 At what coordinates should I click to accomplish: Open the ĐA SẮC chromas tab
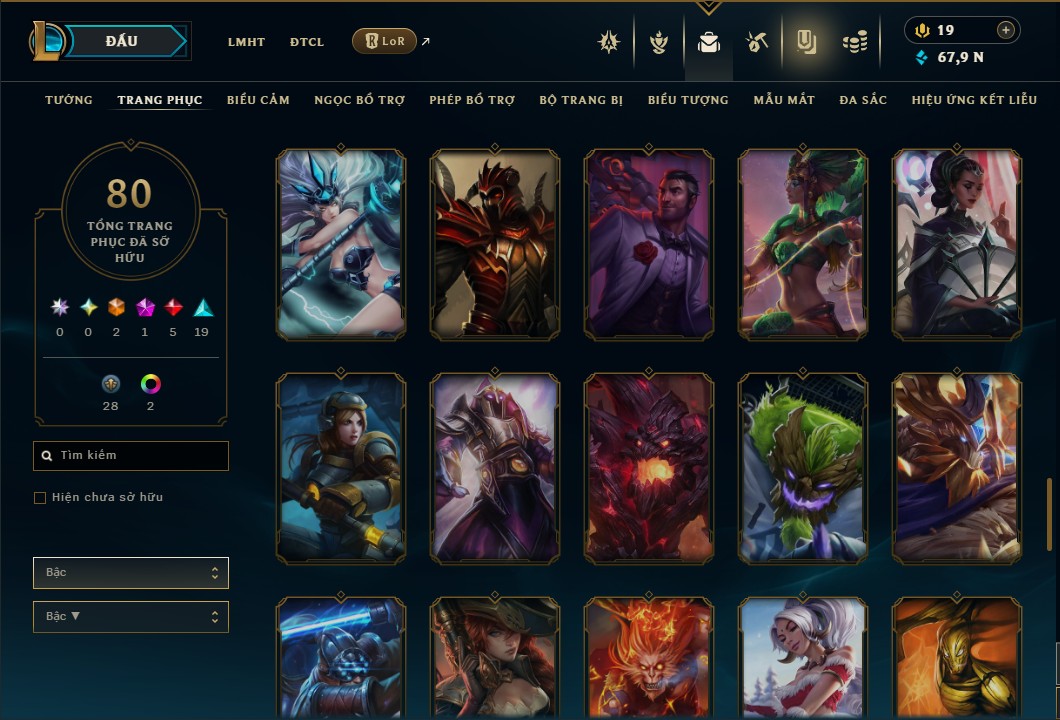(x=863, y=100)
